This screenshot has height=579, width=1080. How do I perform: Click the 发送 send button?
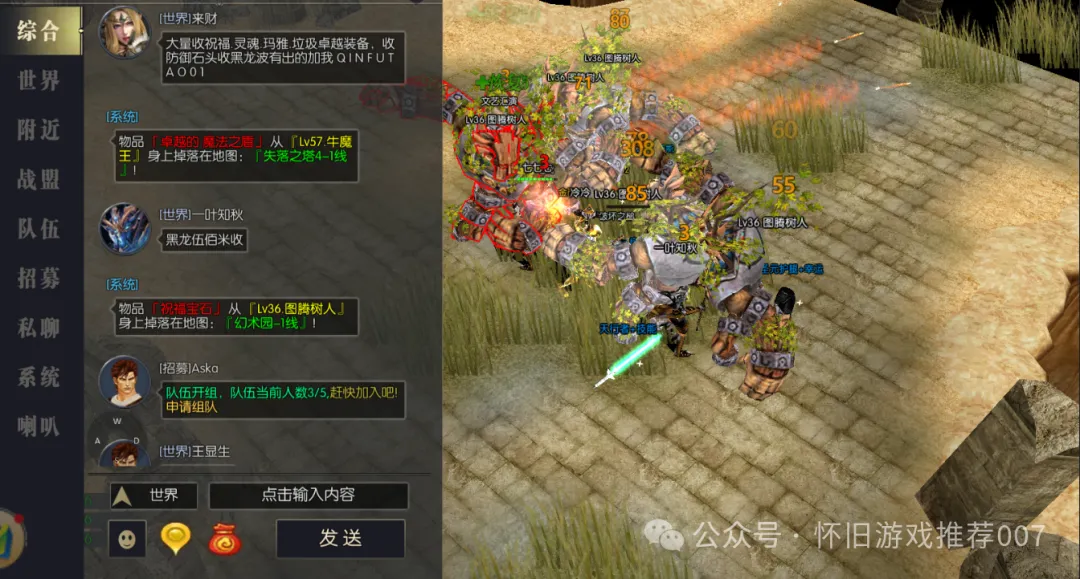coord(341,538)
